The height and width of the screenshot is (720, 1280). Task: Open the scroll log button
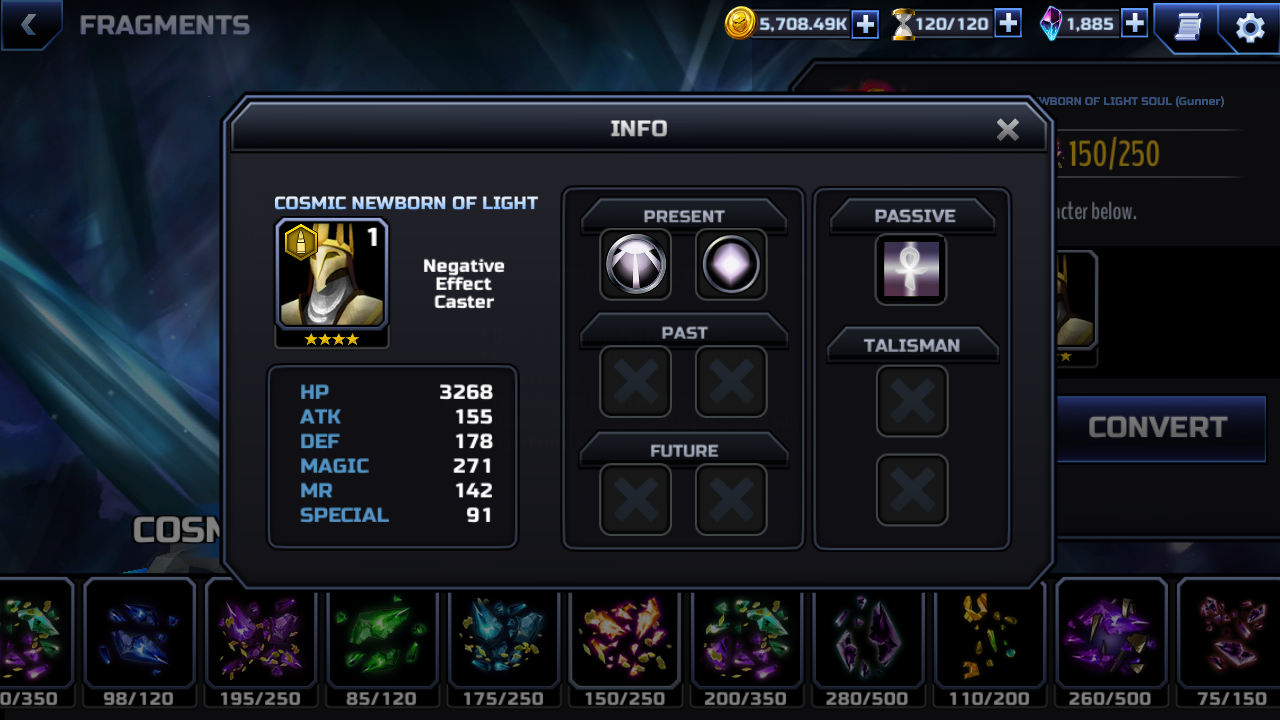click(x=1187, y=27)
